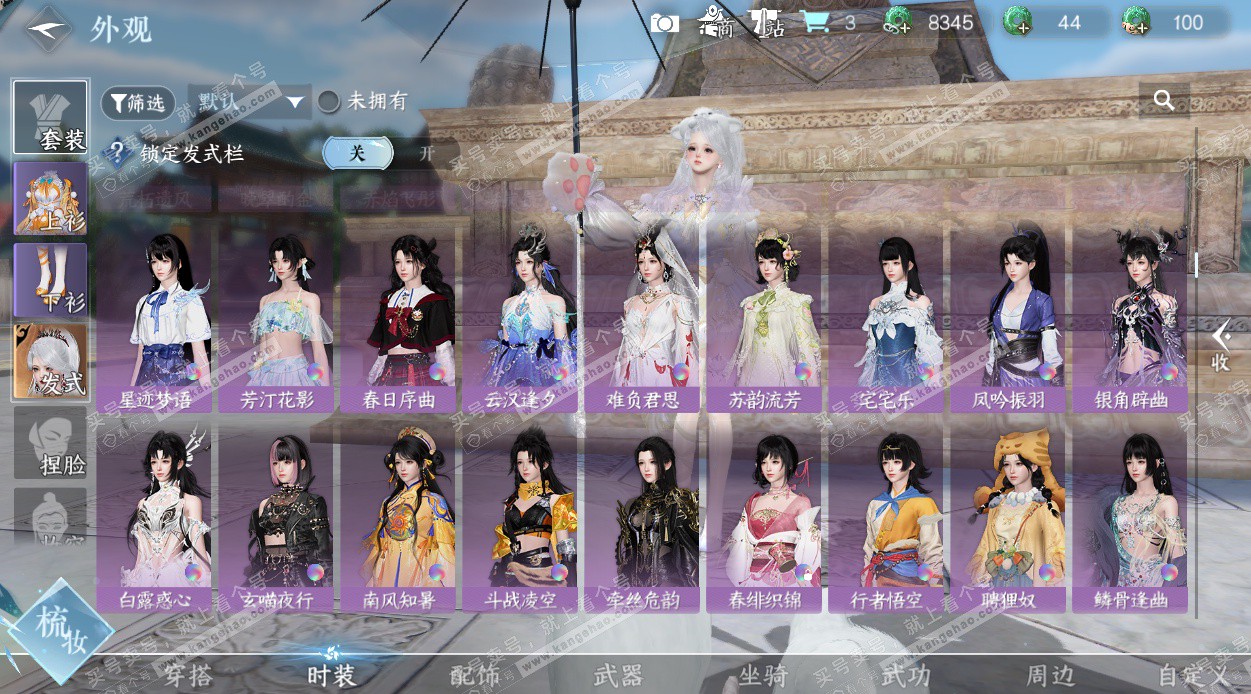Switch the 锁定发式栏 toggle to 开
This screenshot has width=1251, height=694.
tap(426, 153)
